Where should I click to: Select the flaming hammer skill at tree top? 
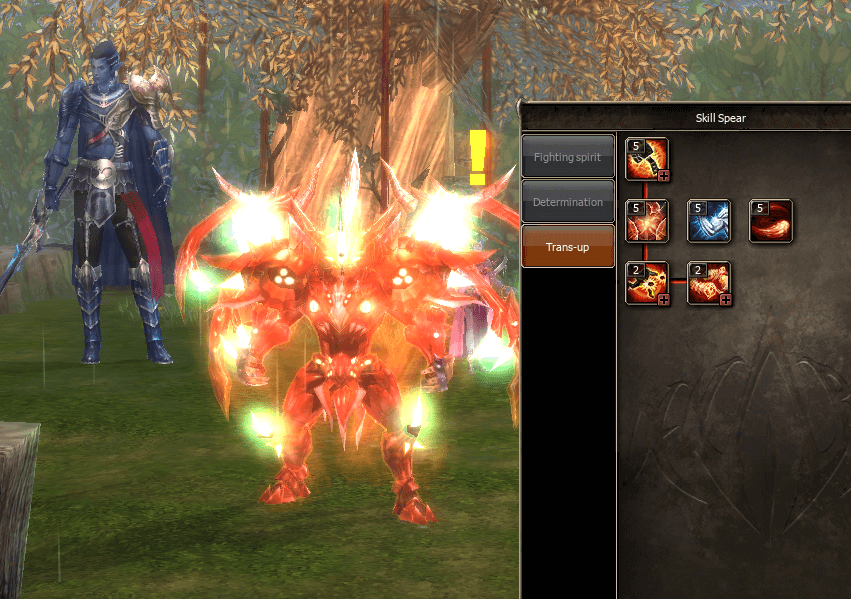click(x=647, y=159)
